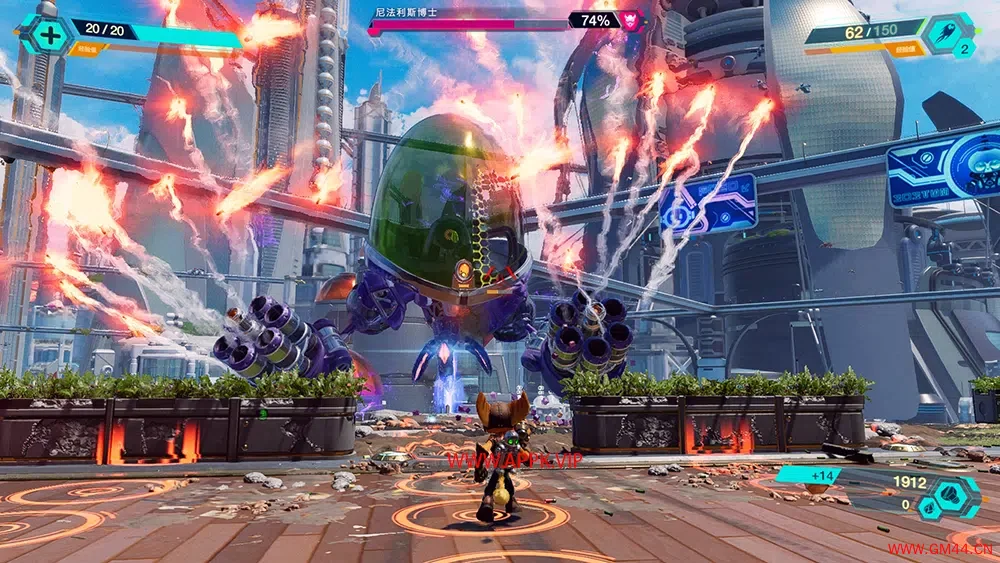The image size is (1000, 563).
Task: Click the boss emblem beside 74%
Action: pos(632,20)
